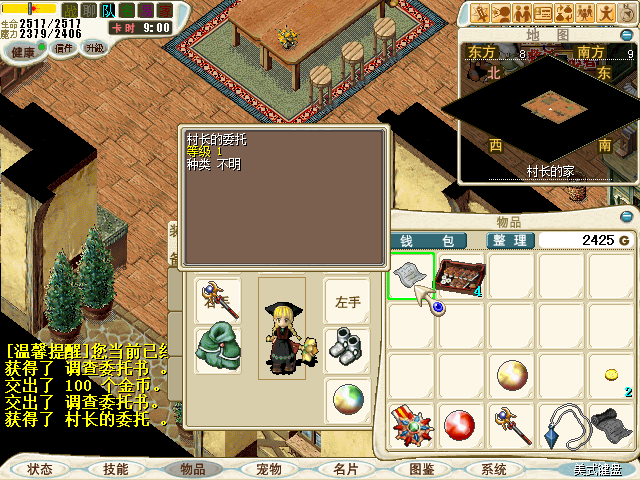Viewport: 640px width, 480px height.
Task: Minimize the 地图 map panel
Action: pyautogui.click(x=629, y=34)
